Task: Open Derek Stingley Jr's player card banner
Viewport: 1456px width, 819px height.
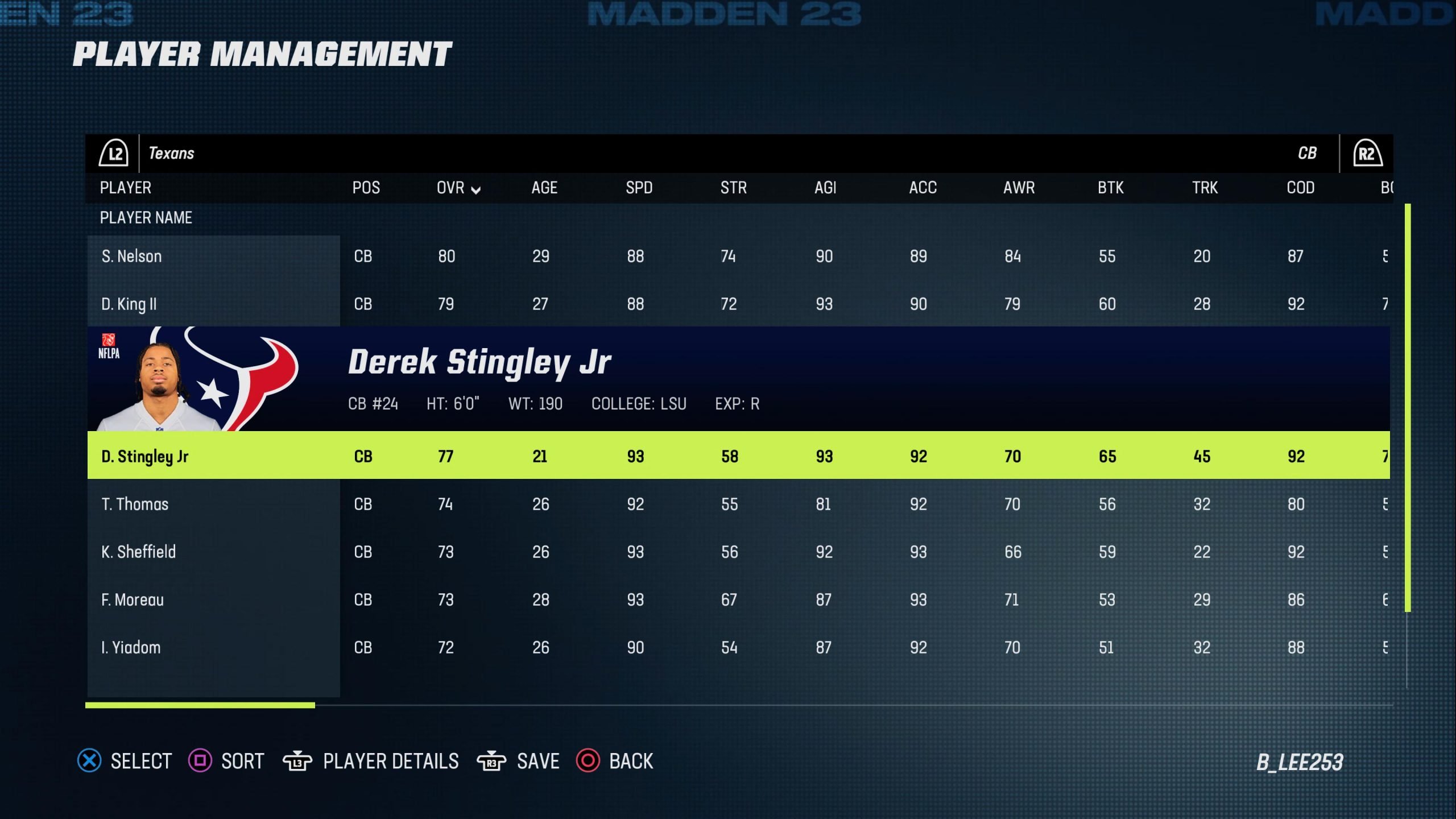Action: click(x=738, y=379)
